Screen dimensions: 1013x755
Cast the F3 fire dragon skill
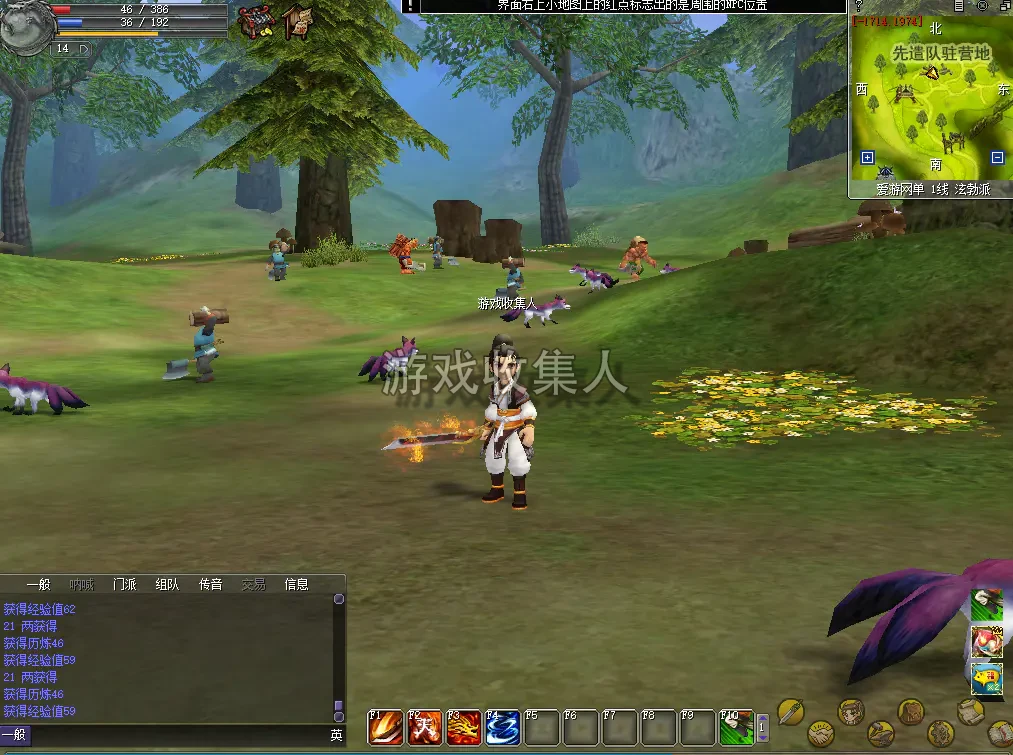click(463, 728)
